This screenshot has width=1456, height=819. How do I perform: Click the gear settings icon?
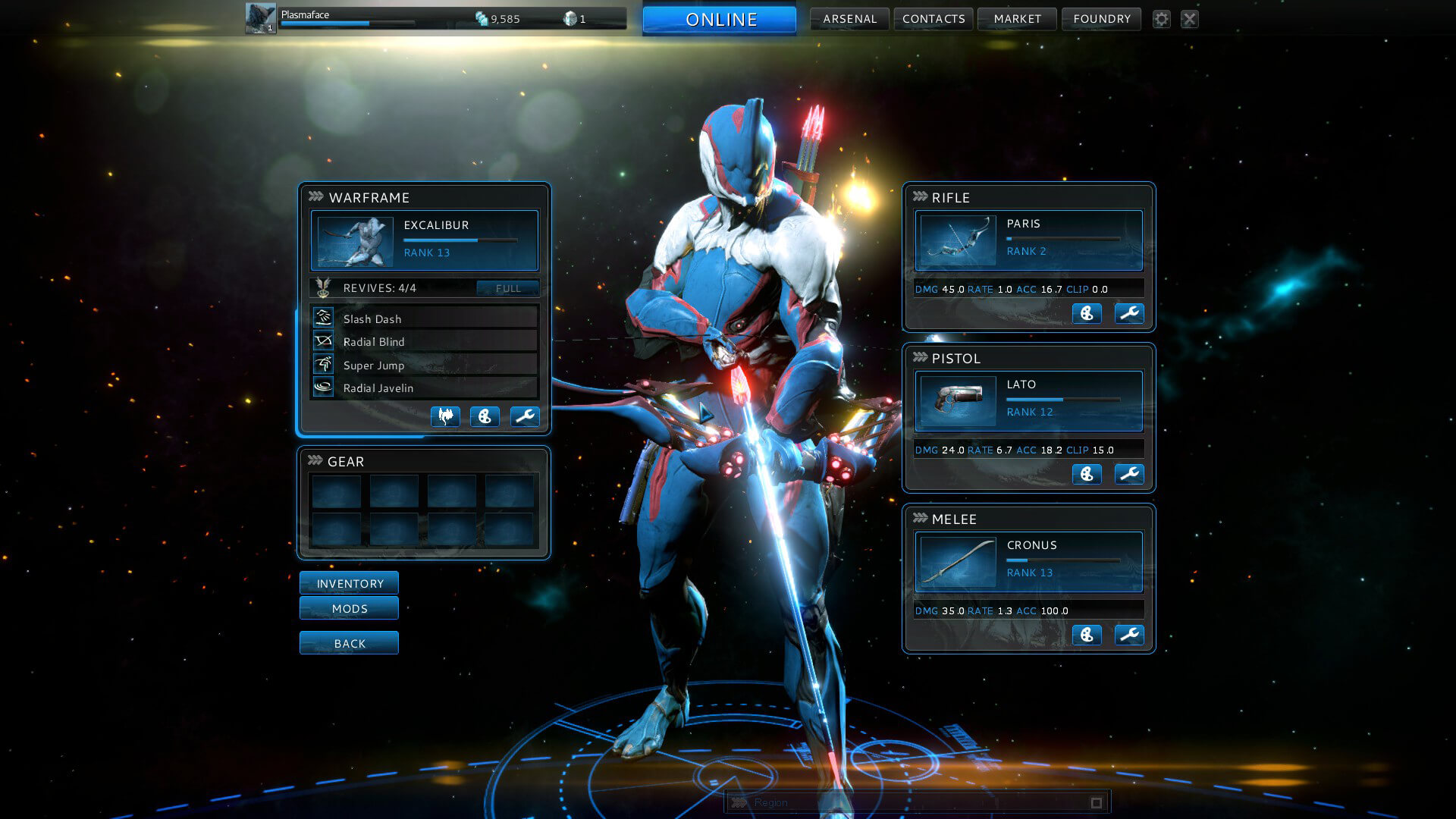point(1161,19)
